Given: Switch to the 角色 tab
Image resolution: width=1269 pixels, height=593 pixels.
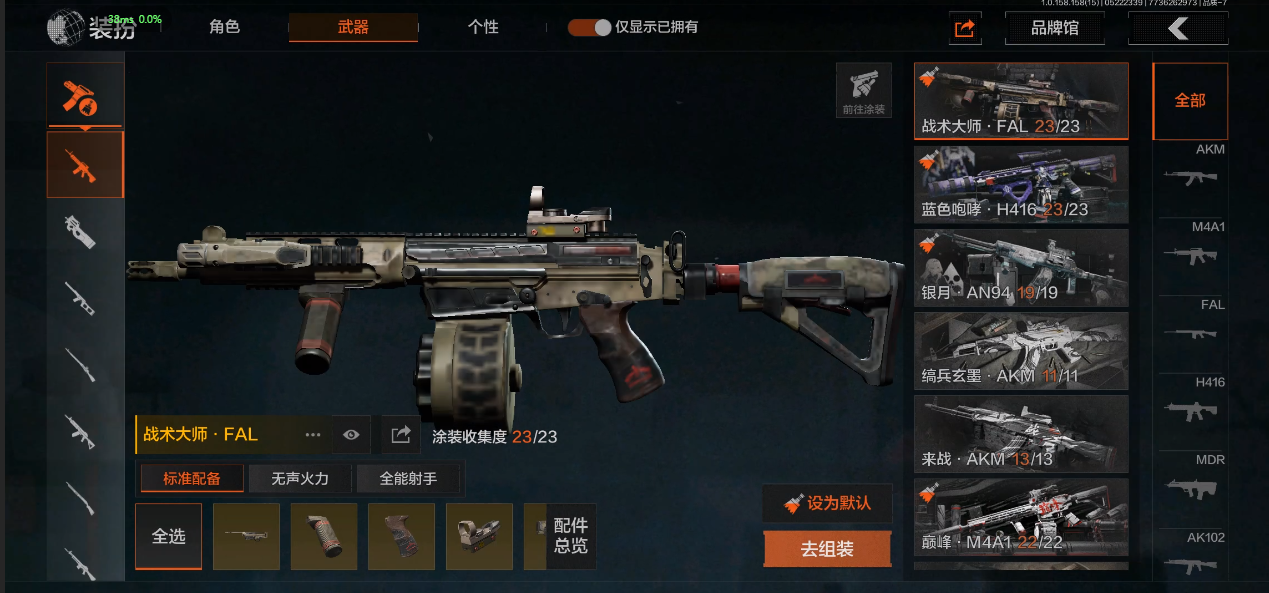Looking at the screenshot, I should coord(224,27).
